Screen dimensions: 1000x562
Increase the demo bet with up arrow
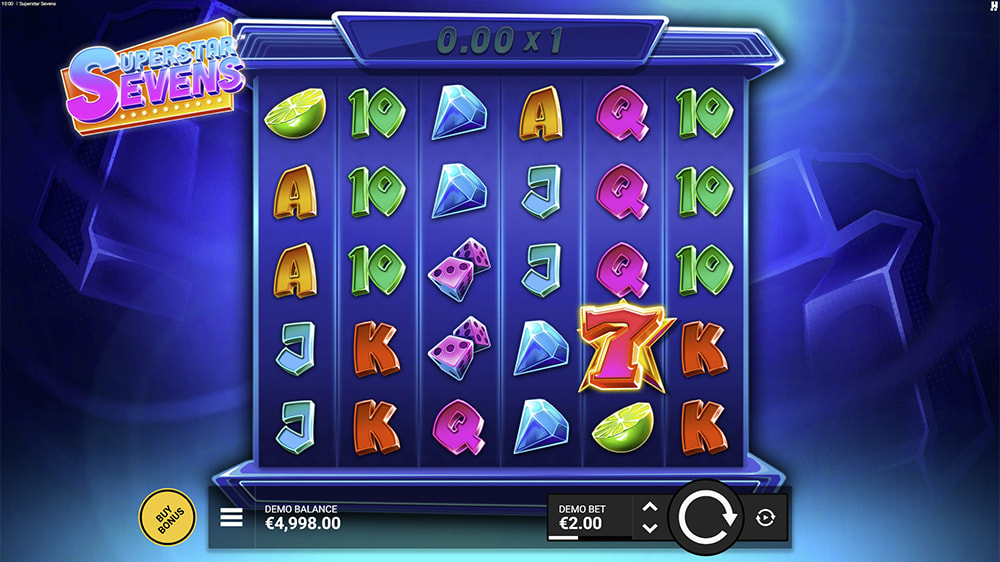(x=649, y=508)
